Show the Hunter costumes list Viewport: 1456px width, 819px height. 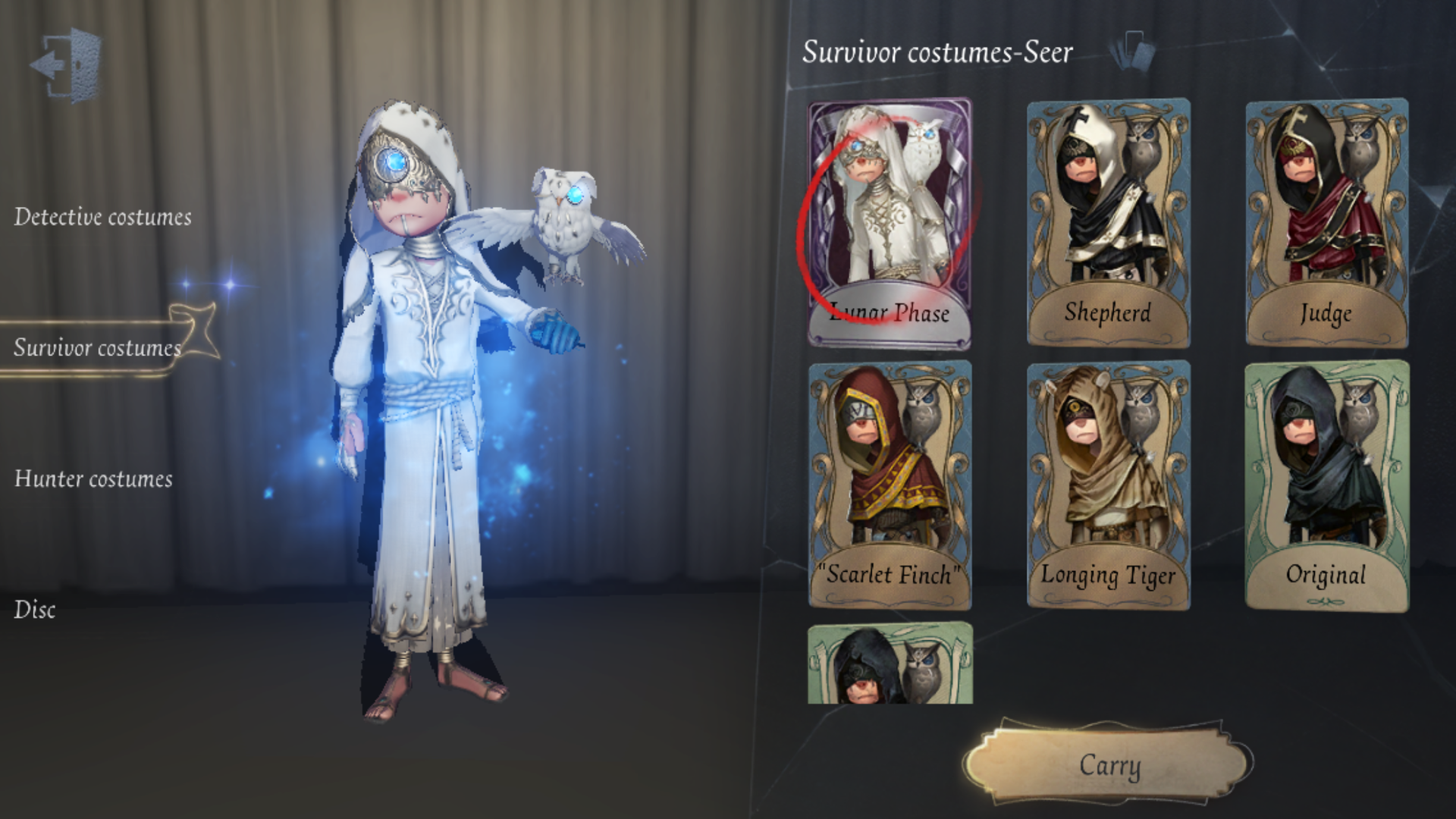pyautogui.click(x=93, y=479)
